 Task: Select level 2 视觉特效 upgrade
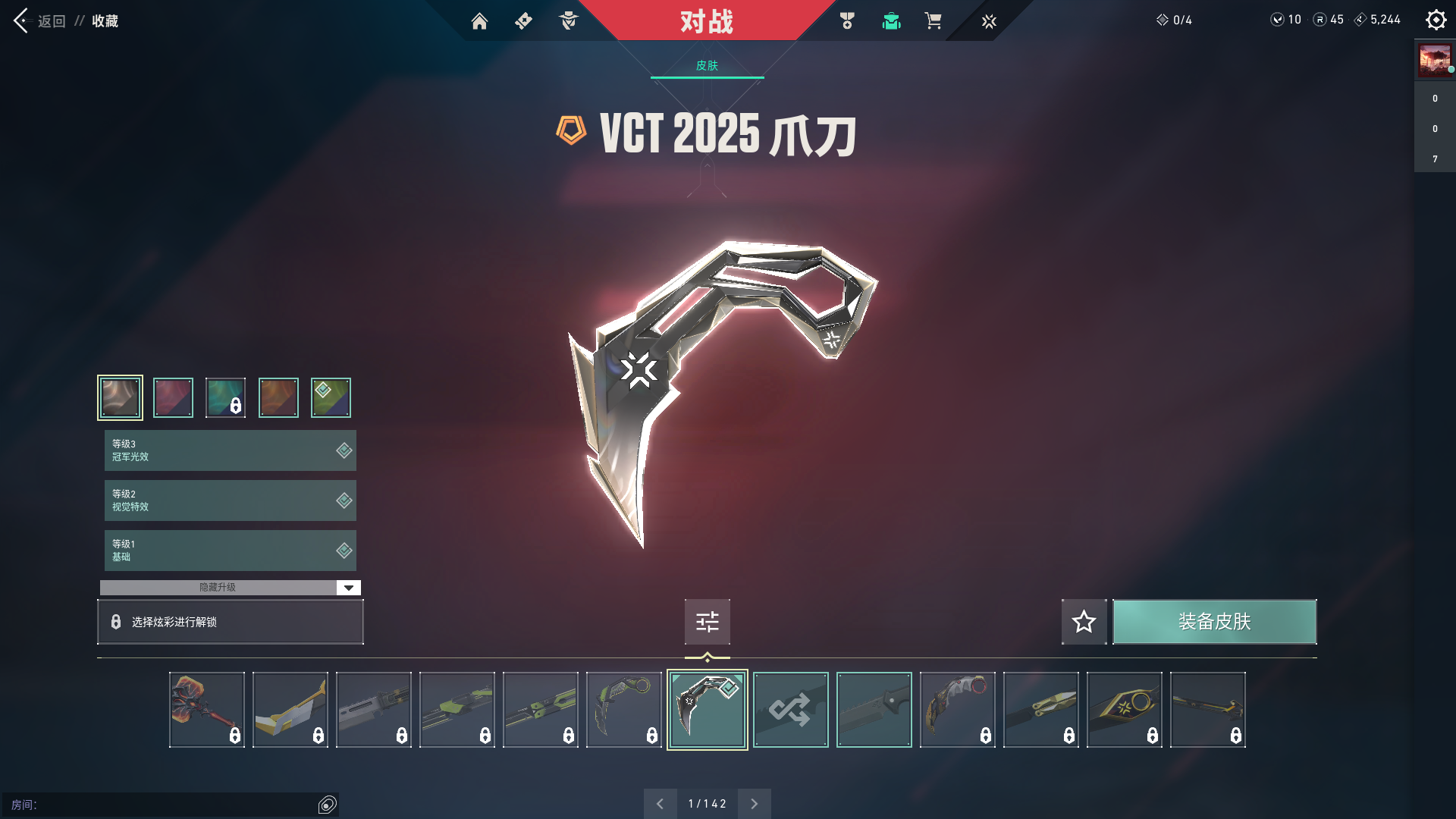(230, 500)
